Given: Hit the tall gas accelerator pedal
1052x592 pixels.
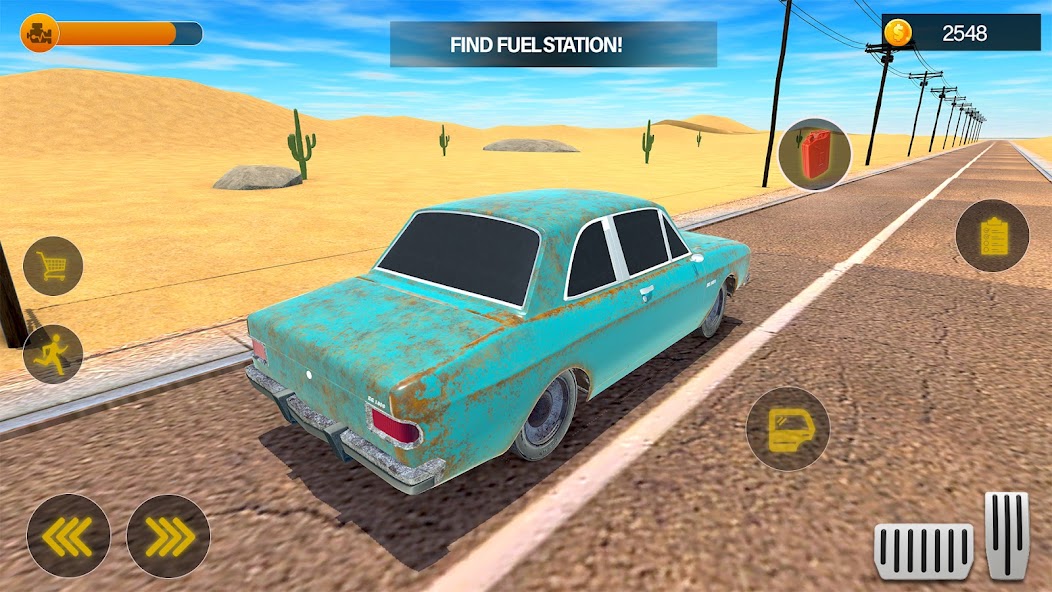Looking at the screenshot, I should pos(1007,535).
